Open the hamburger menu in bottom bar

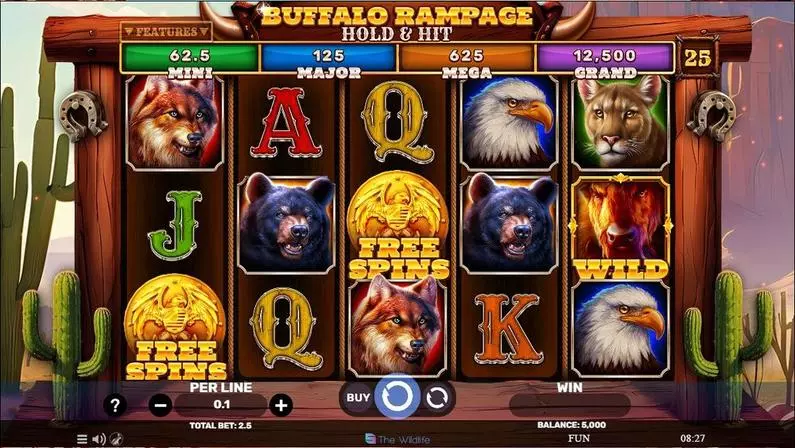pos(82,439)
